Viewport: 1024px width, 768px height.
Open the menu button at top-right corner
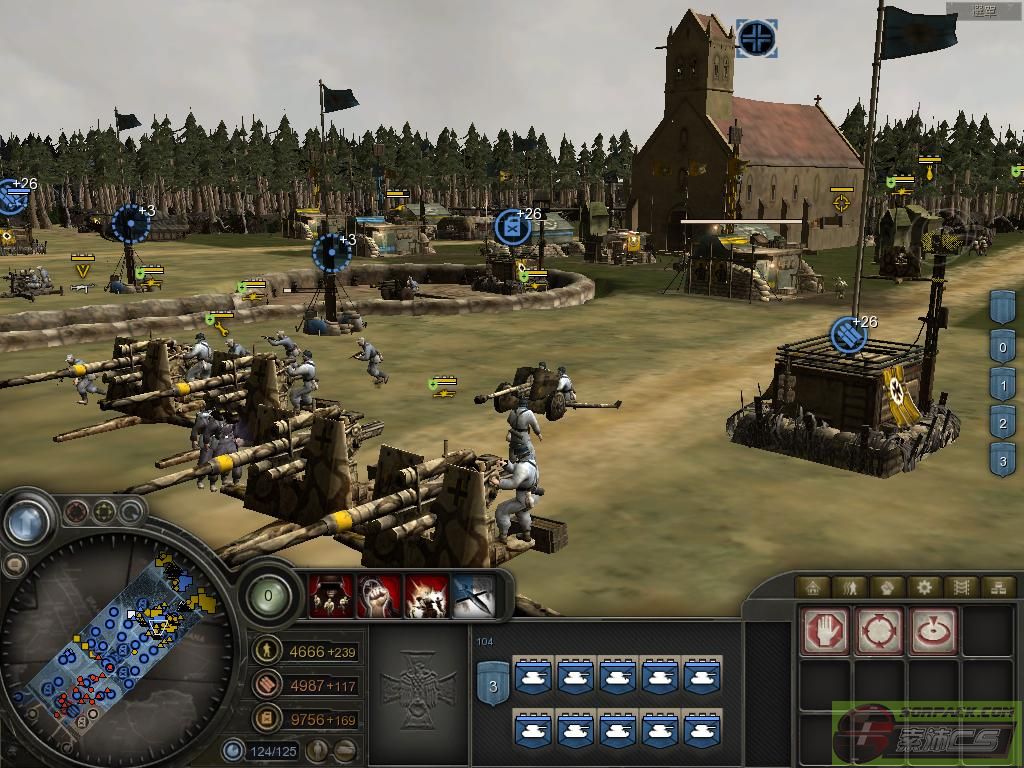[985, 11]
